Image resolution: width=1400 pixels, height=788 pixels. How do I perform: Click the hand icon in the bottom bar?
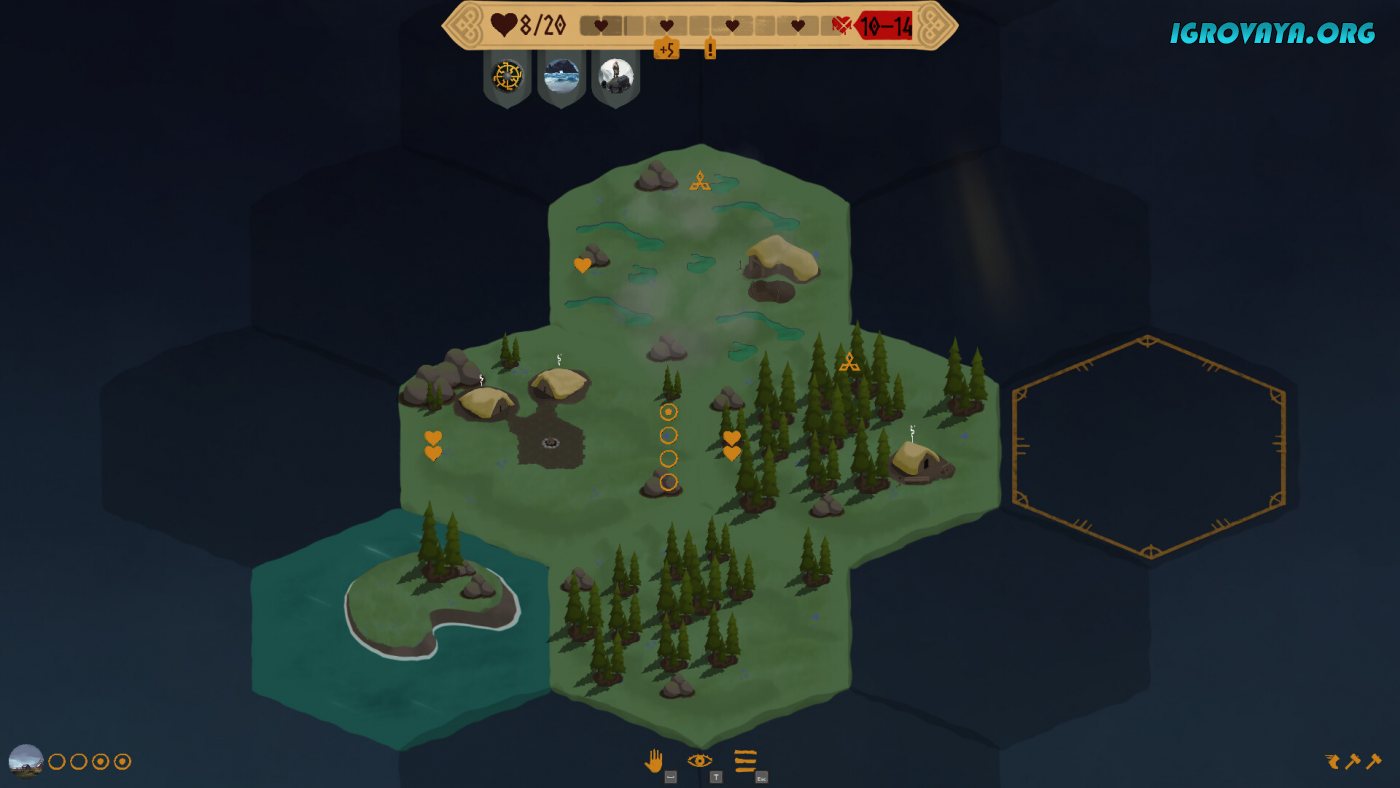[x=653, y=761]
